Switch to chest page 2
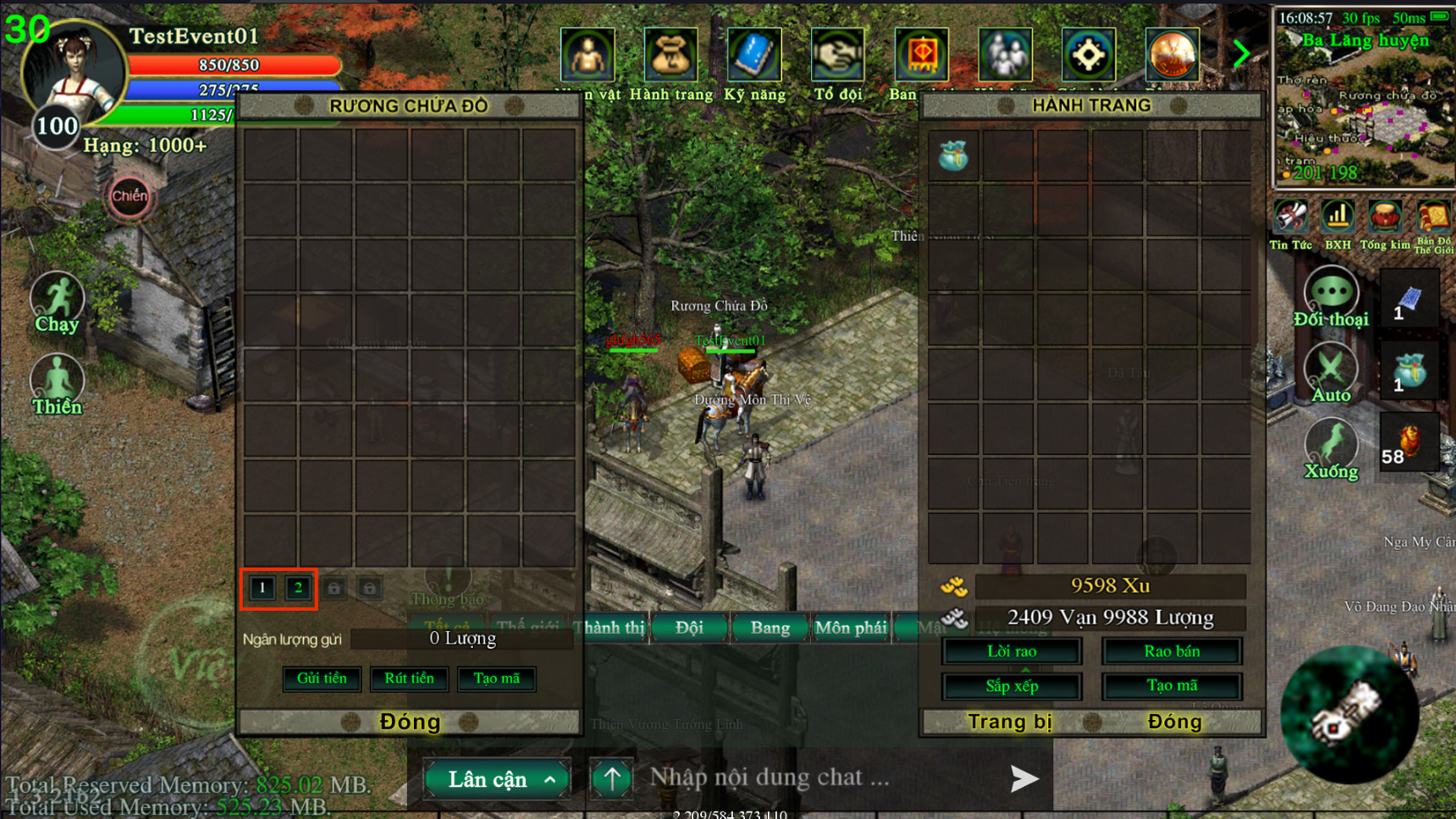 coord(298,588)
